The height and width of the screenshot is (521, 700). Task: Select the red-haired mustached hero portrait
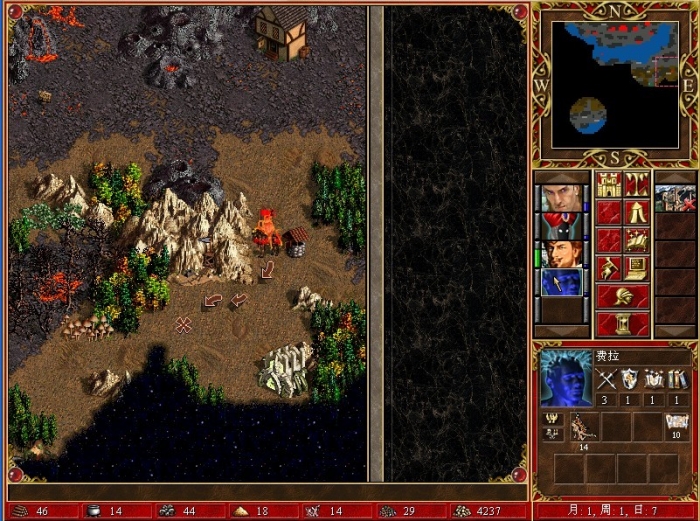pos(563,255)
